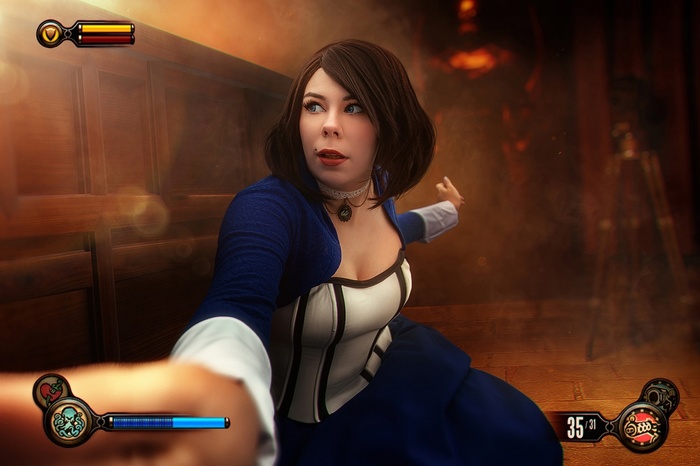
Task: Click the gold shield emblem icon
Action: click(x=50, y=34)
